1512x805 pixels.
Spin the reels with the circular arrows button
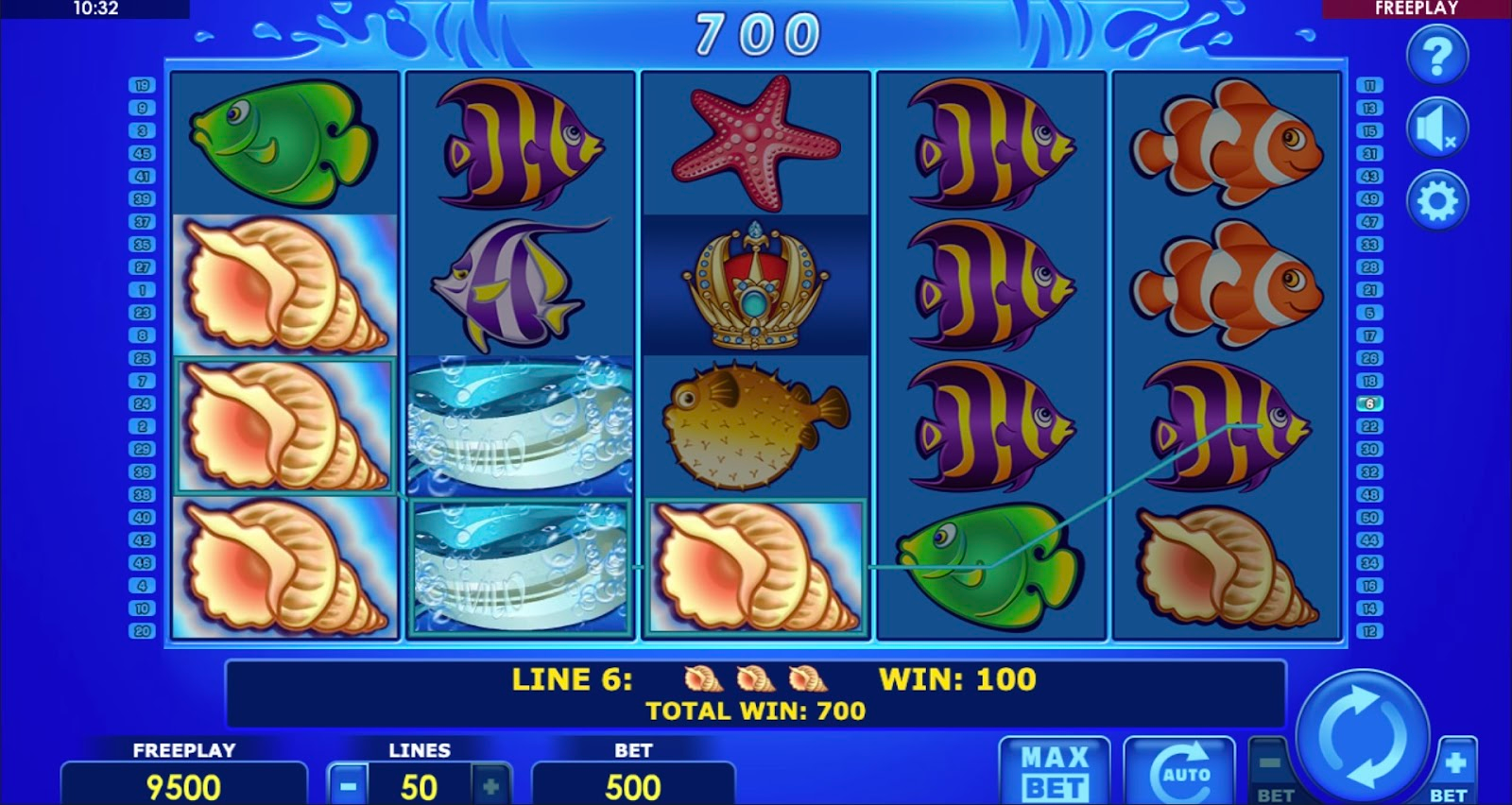pos(1363,734)
